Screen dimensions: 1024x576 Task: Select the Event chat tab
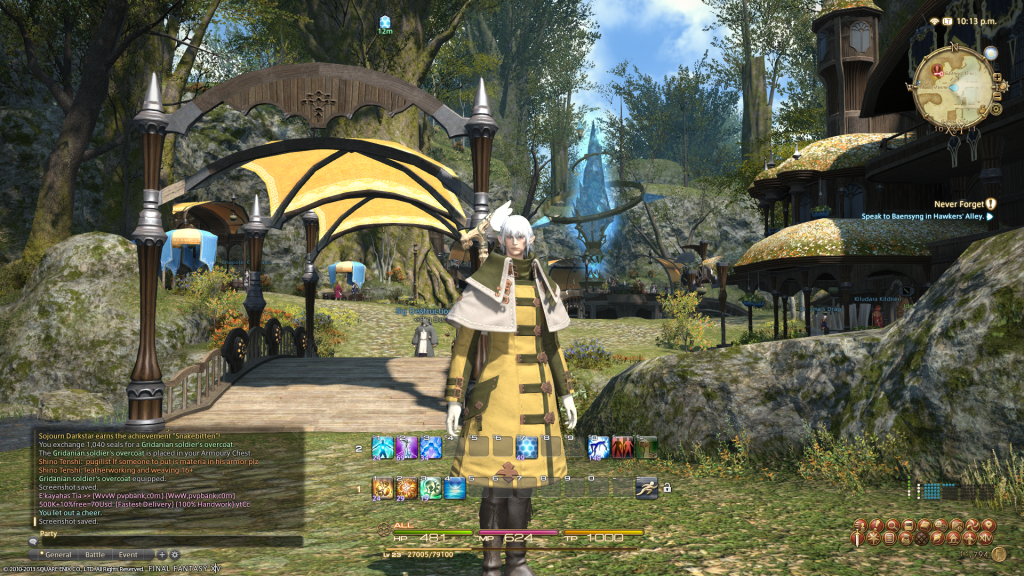pos(128,554)
